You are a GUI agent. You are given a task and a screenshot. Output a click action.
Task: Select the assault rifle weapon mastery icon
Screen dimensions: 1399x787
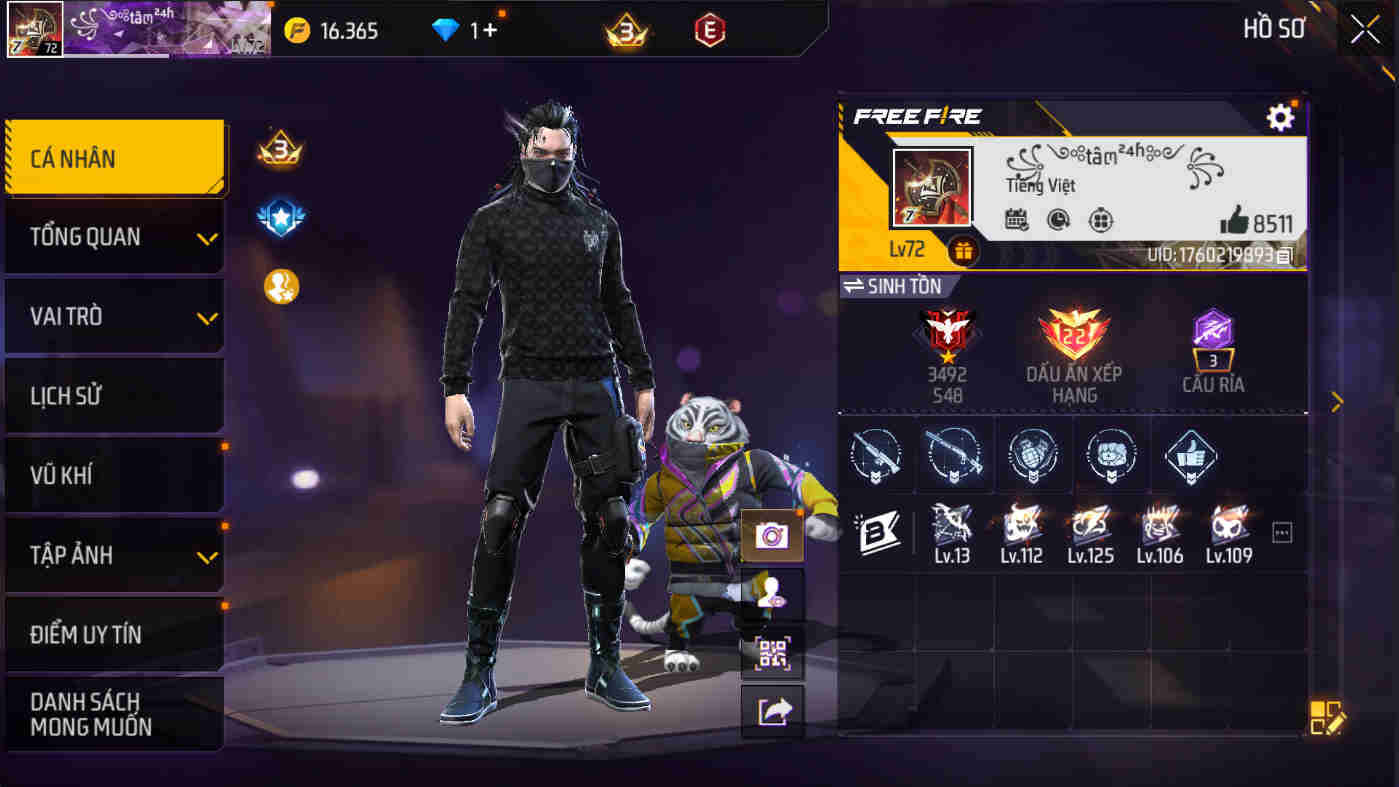(877, 455)
